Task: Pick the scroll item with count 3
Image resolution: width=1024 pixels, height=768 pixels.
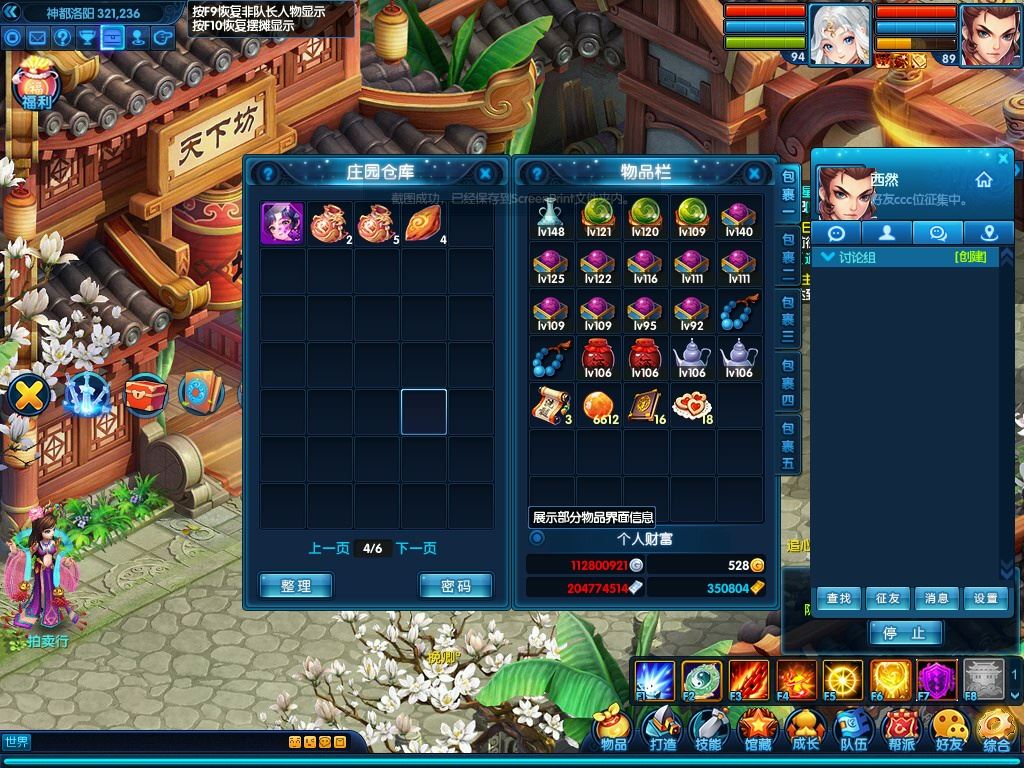Action: pyautogui.click(x=550, y=405)
